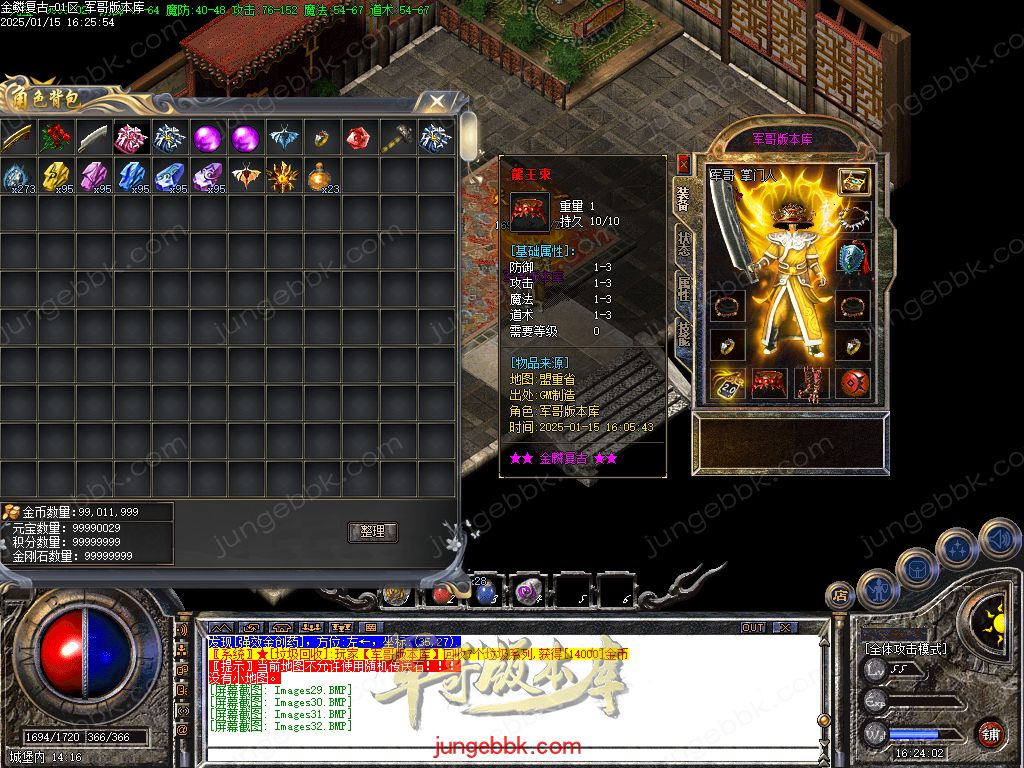1024x768 pixels.
Task: Click the equipped spiked necklace slot
Action: (x=853, y=218)
